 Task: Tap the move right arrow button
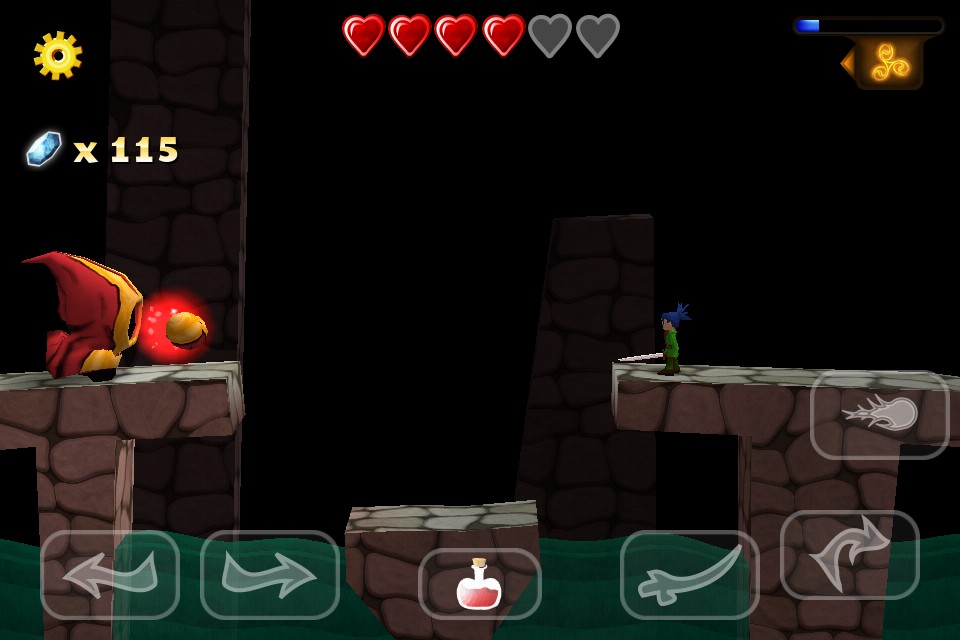[270, 575]
